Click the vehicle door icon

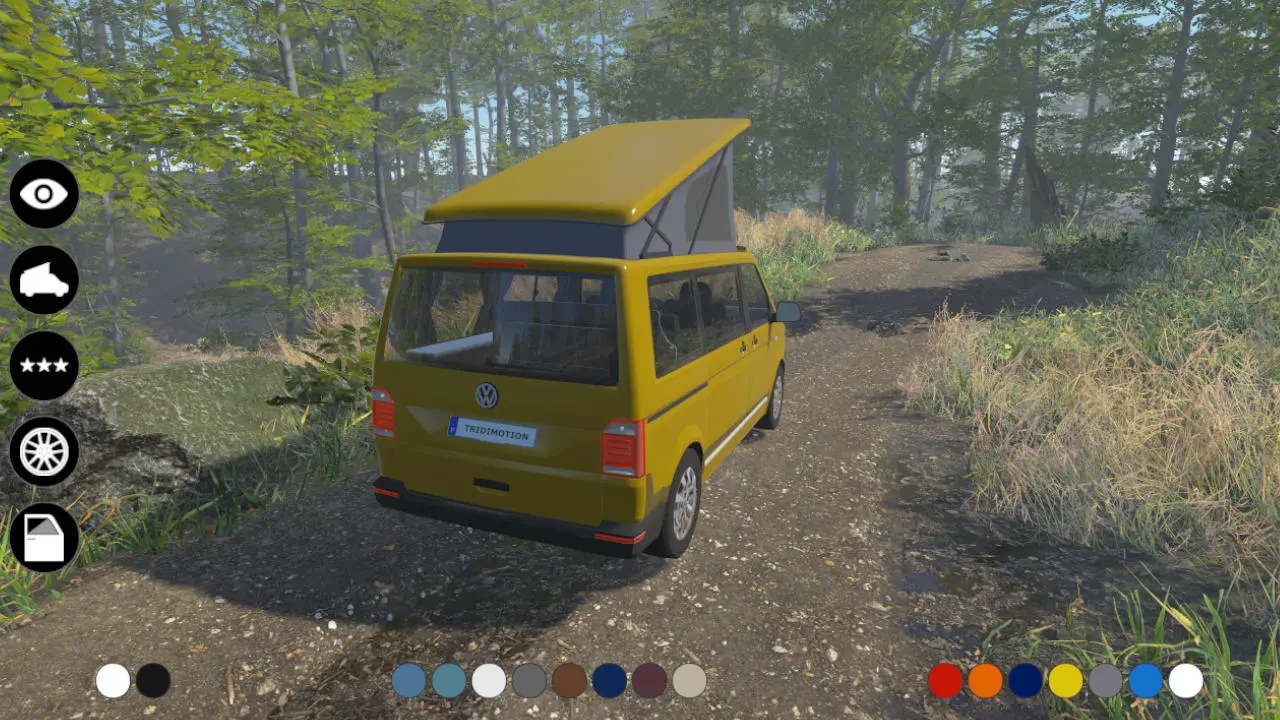[x=44, y=538]
